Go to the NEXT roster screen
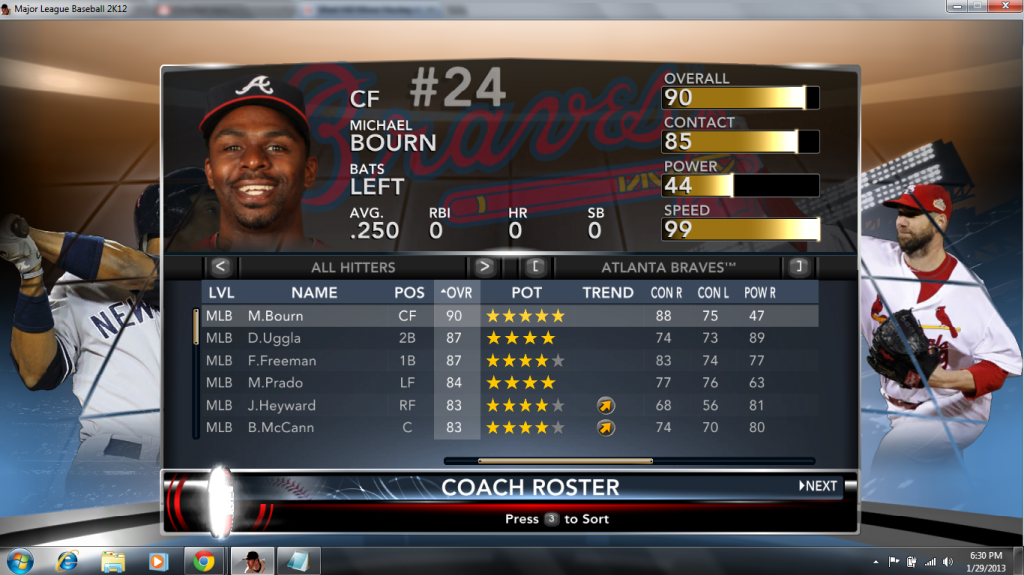1024x575 pixels. [818, 486]
